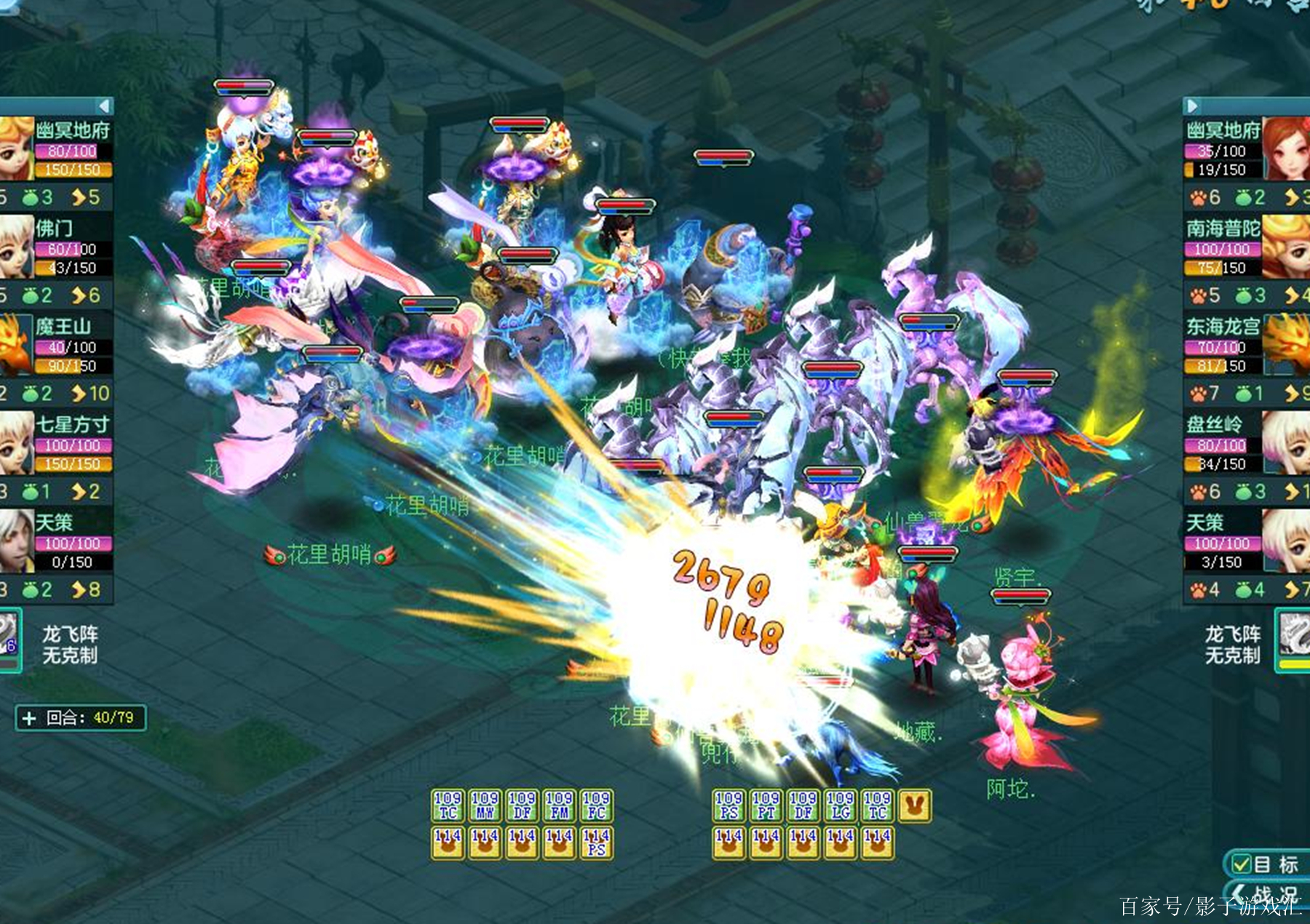1310x924 pixels.
Task: Click the 109 LG unit icon
Action: click(x=841, y=806)
